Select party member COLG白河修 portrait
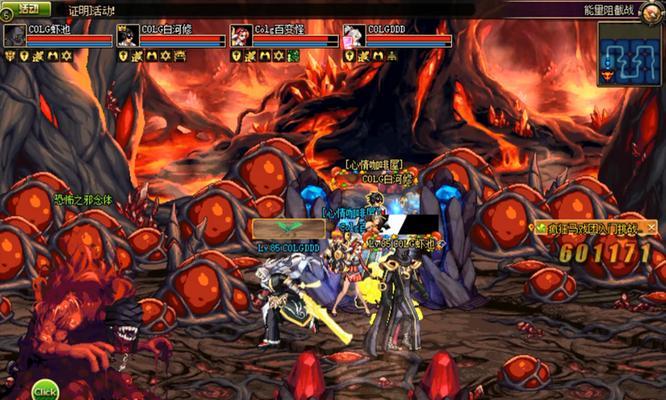Viewport: 666px width, 400px height. [x=127, y=36]
